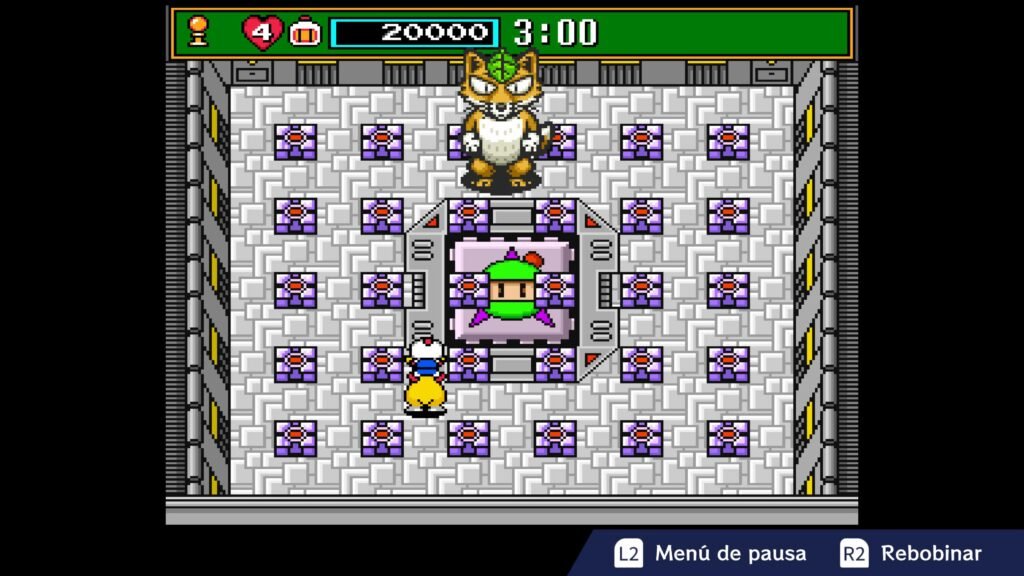Click the white Bomberman head icon
1024x576 pixels.
coord(304,33)
